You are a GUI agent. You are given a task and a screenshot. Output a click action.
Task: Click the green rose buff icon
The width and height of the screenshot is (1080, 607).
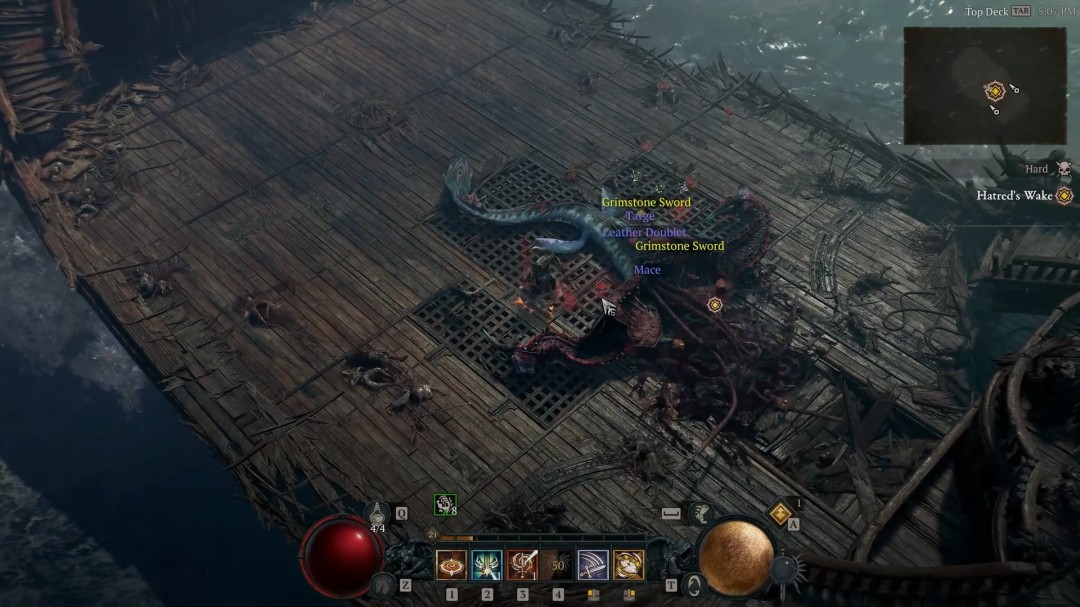444,505
